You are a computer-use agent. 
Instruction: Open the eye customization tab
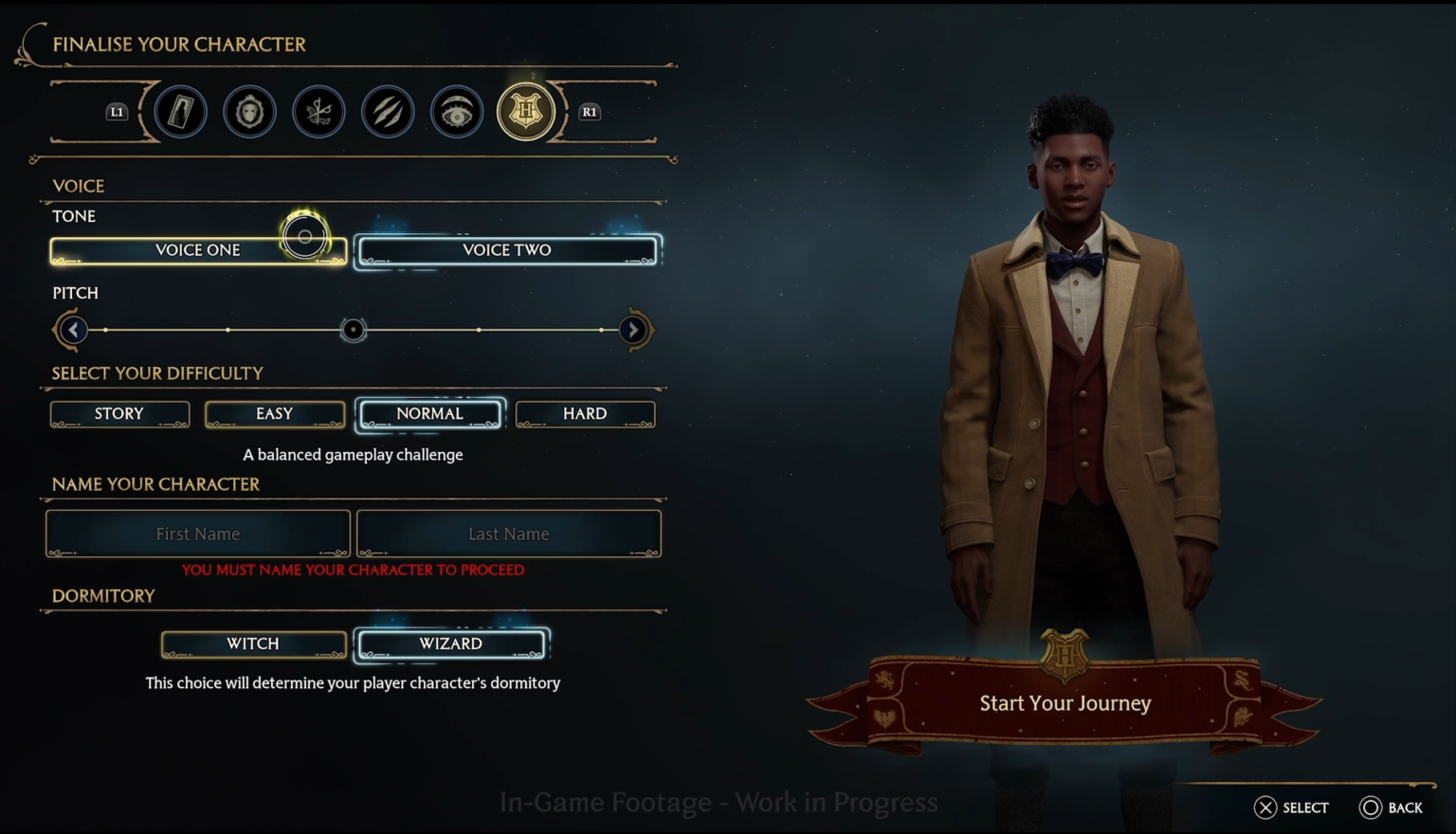point(457,111)
